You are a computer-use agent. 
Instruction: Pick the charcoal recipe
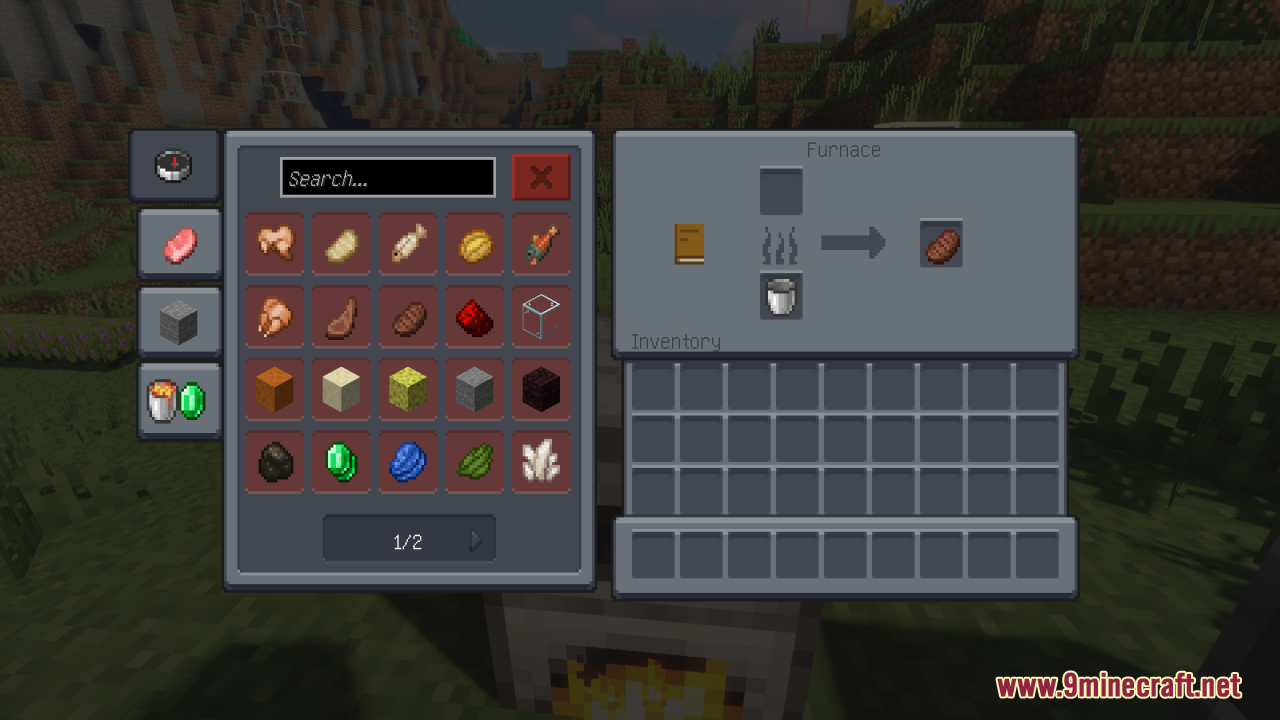pos(275,461)
